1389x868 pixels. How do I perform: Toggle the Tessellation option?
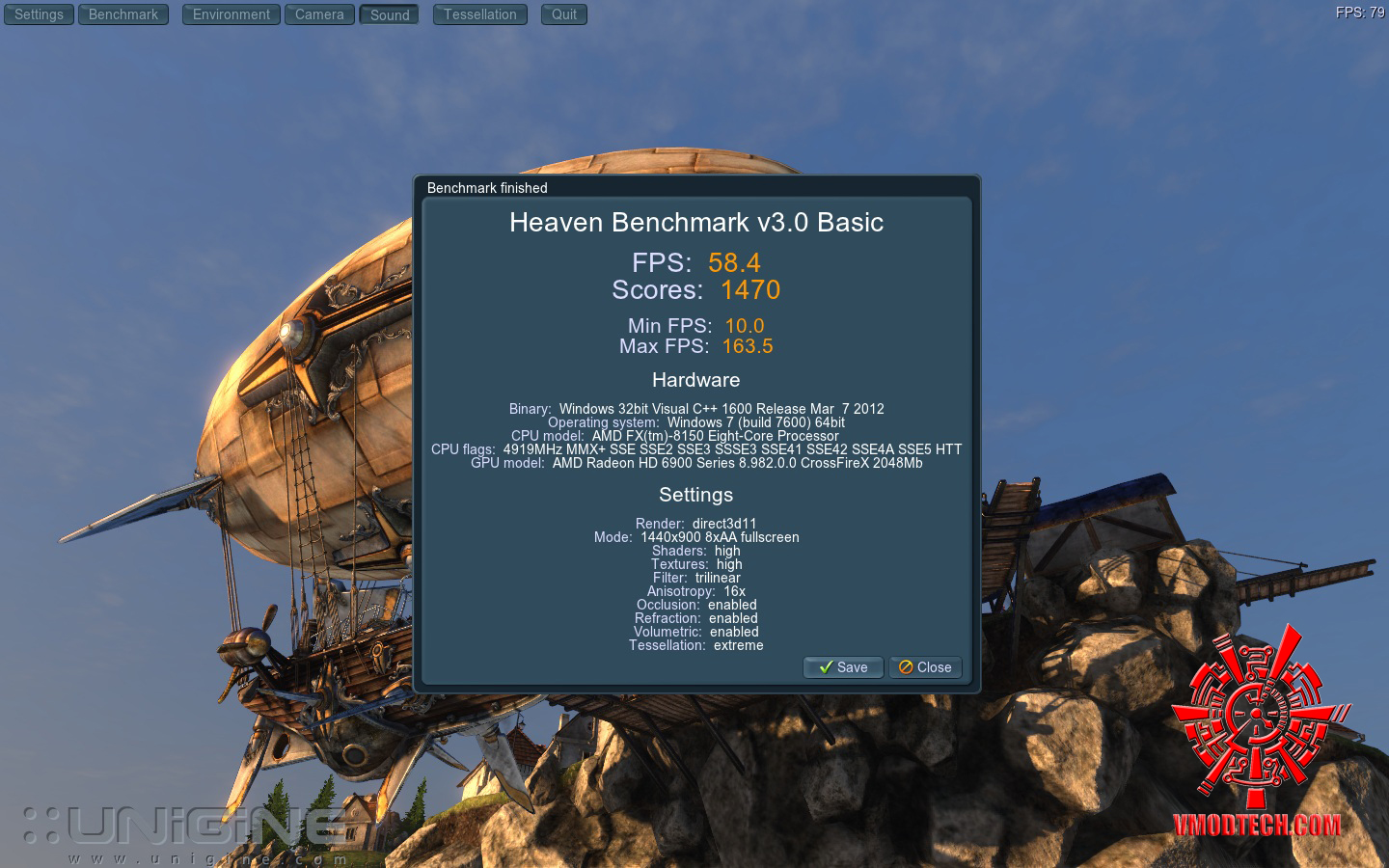click(480, 14)
